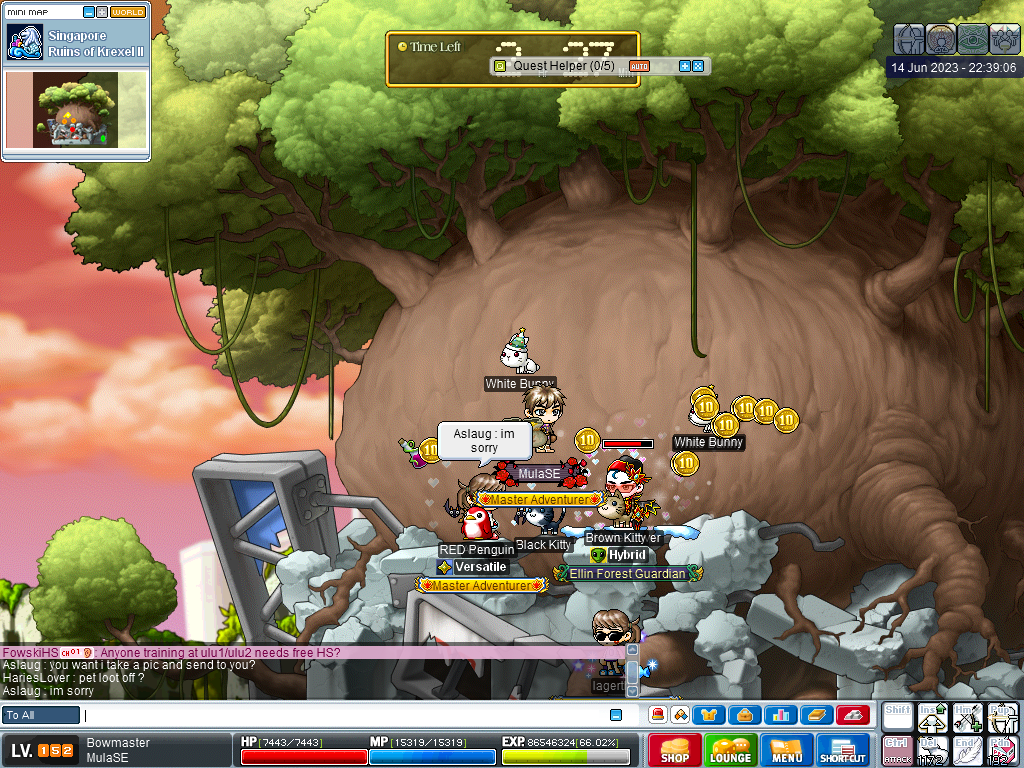Toggle the Quest Helper AUTO button
Screen dimensions: 1024x768
(x=639, y=66)
